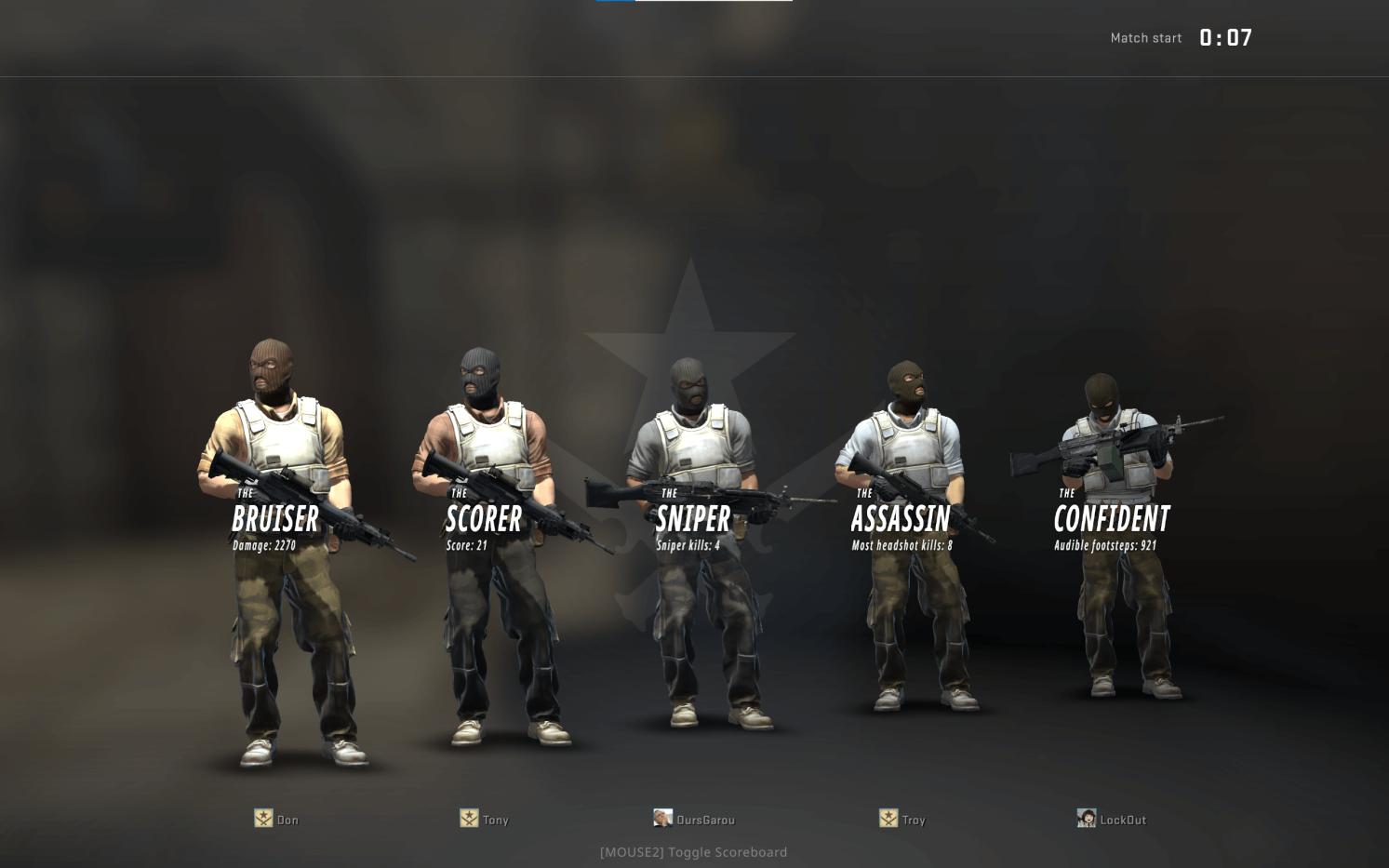This screenshot has height=868, width=1389.
Task: Choose Troy's player name
Action: tap(914, 820)
